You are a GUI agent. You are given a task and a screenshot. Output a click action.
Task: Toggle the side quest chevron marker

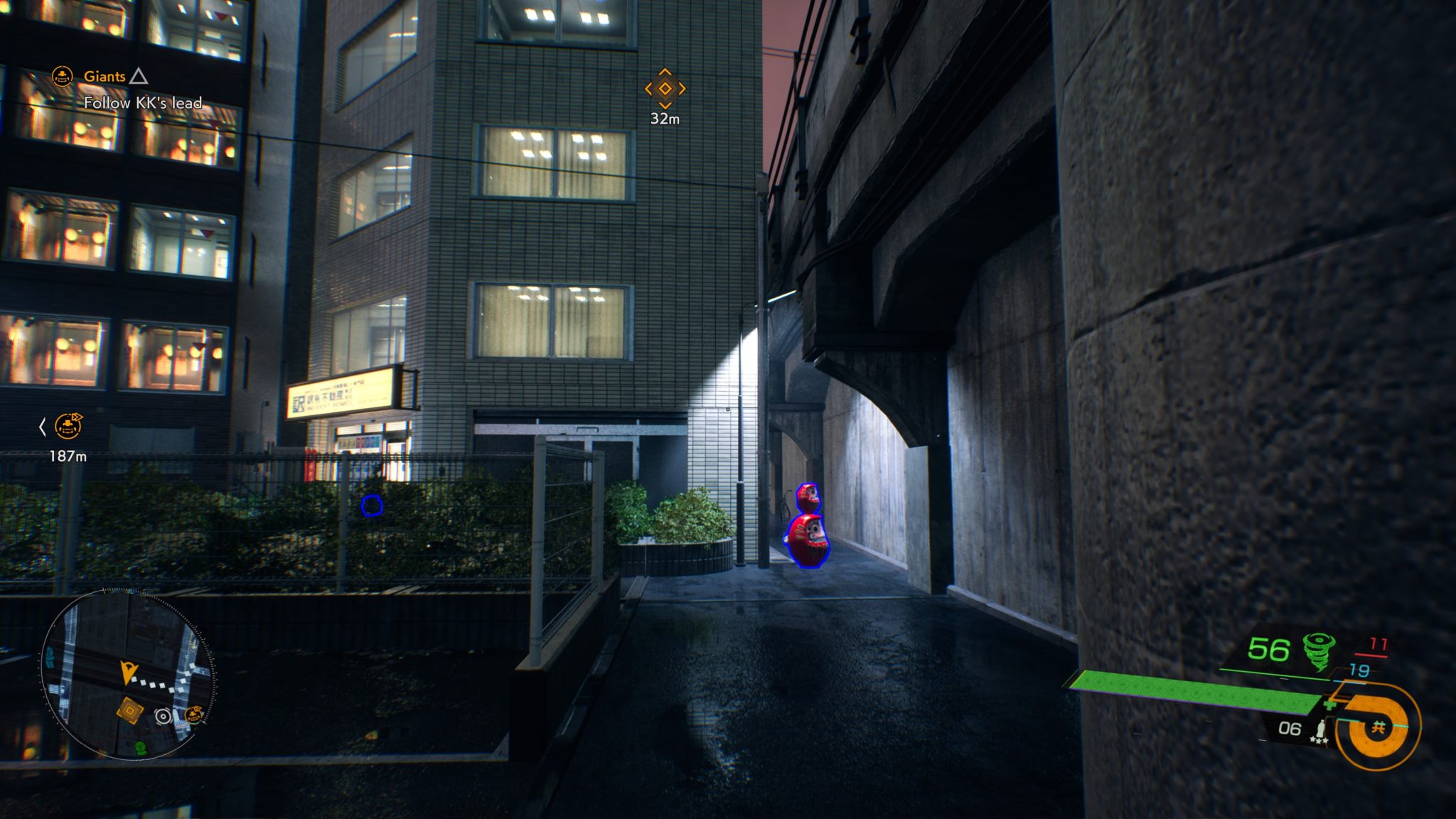point(43,427)
